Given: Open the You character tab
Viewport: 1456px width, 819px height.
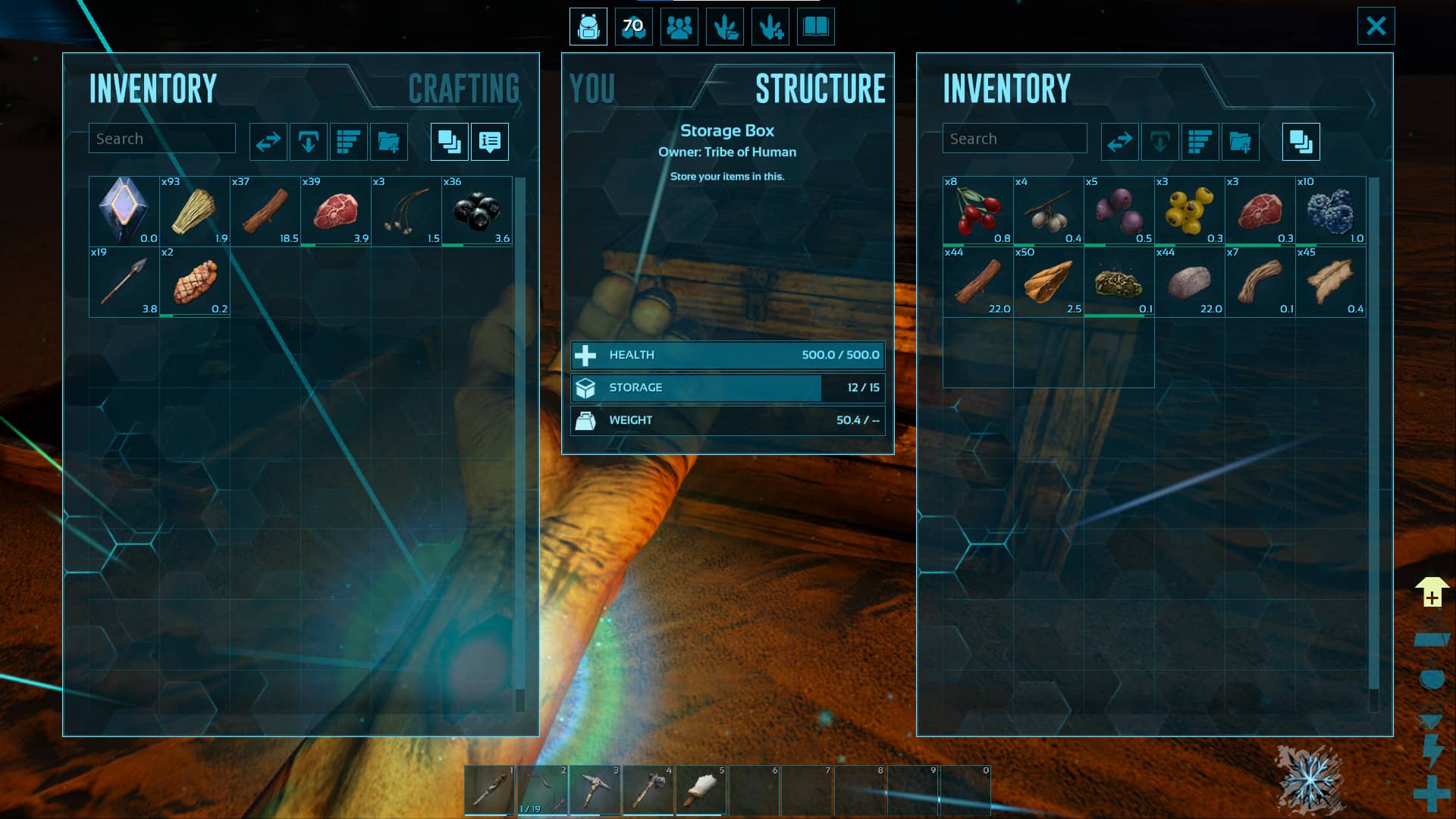Looking at the screenshot, I should point(592,89).
